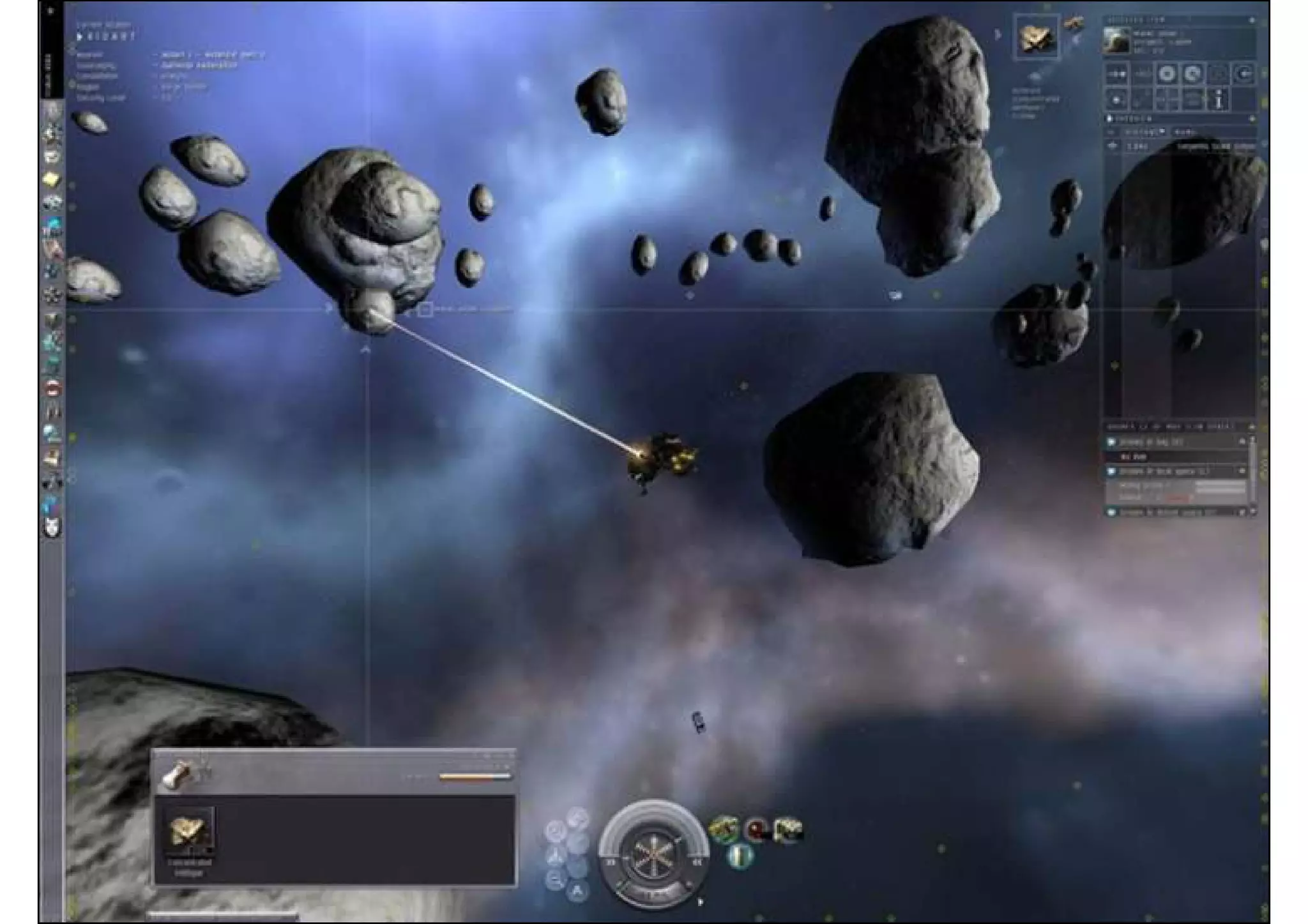1308x924 pixels.
Task: Toggle the red round module beside the capacitor
Action: (756, 830)
